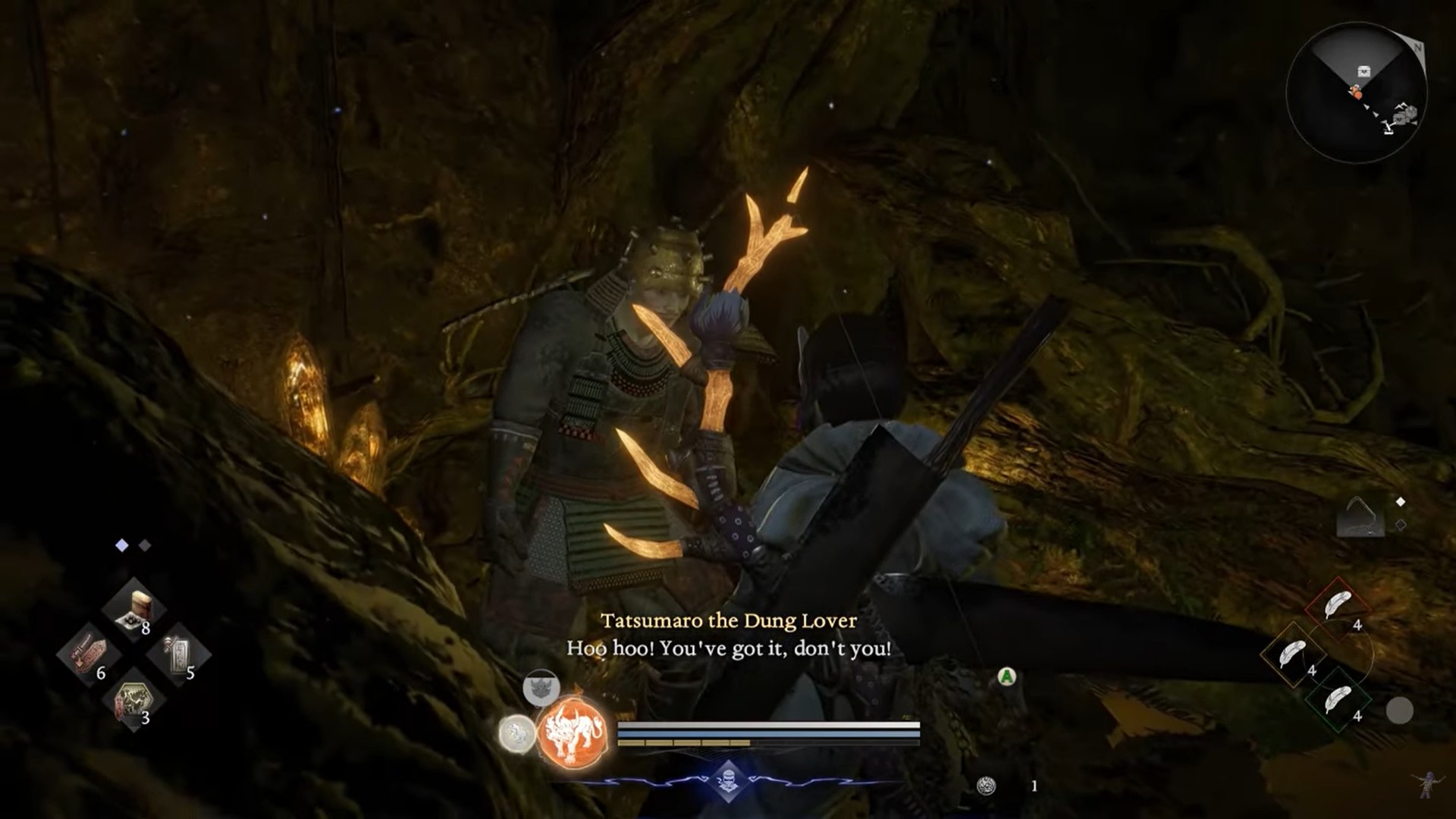This screenshot has width=1456, height=819.
Task: Toggle the blue ninja style emblem
Action: [x=728, y=781]
